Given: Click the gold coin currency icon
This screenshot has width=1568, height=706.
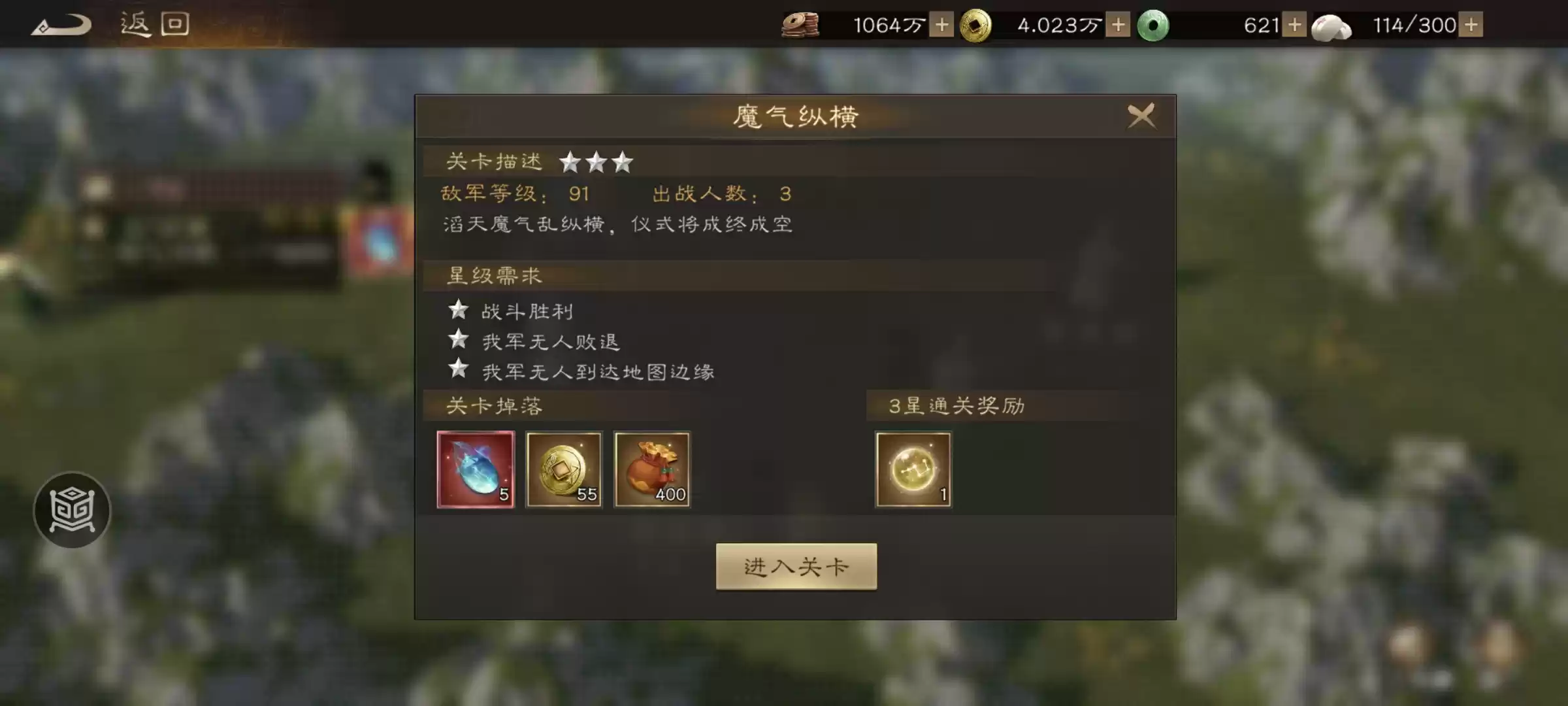Looking at the screenshot, I should click(x=975, y=25).
